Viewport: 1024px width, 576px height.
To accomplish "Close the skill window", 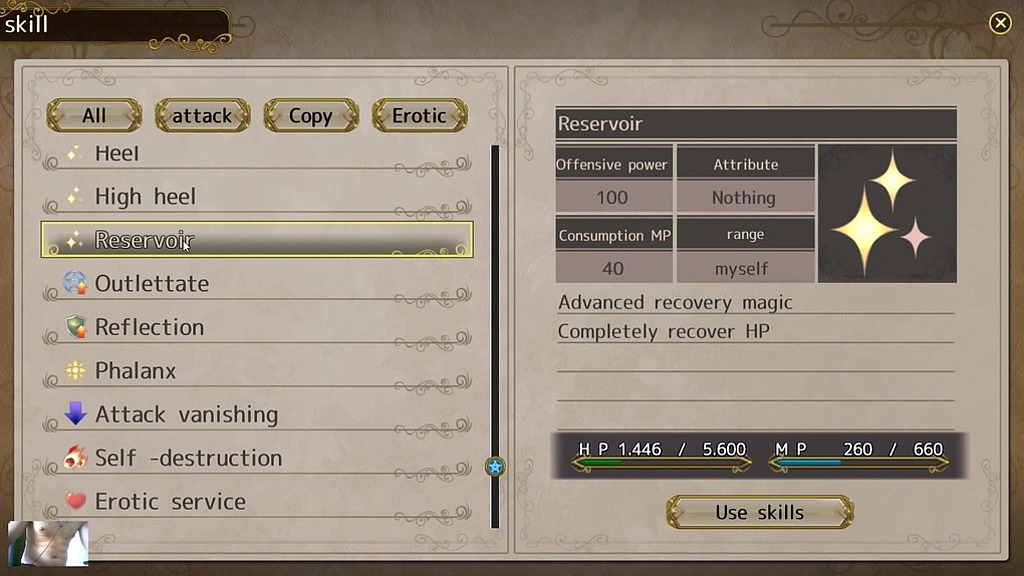I will pos(999,23).
